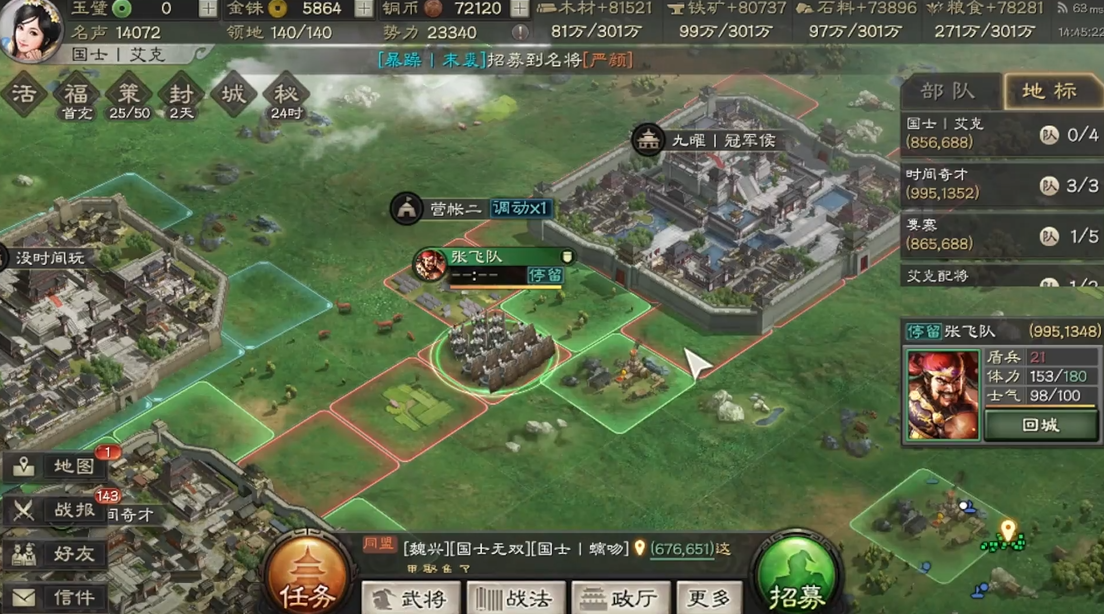Image resolution: width=1104 pixels, height=614 pixels.
Task: Open the 政厅 government hall panel
Action: 617,598
